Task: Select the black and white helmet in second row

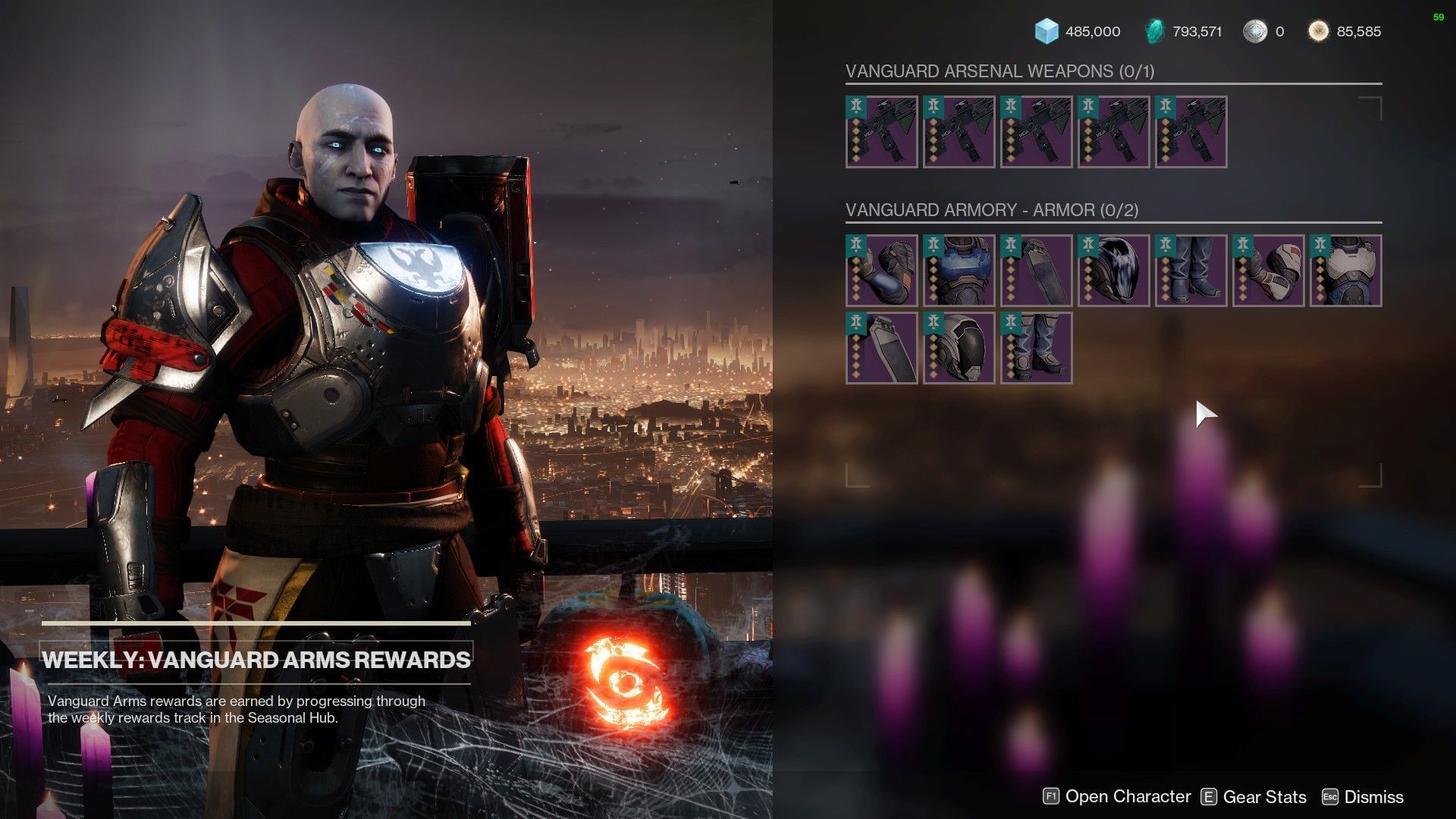Action: (959, 347)
